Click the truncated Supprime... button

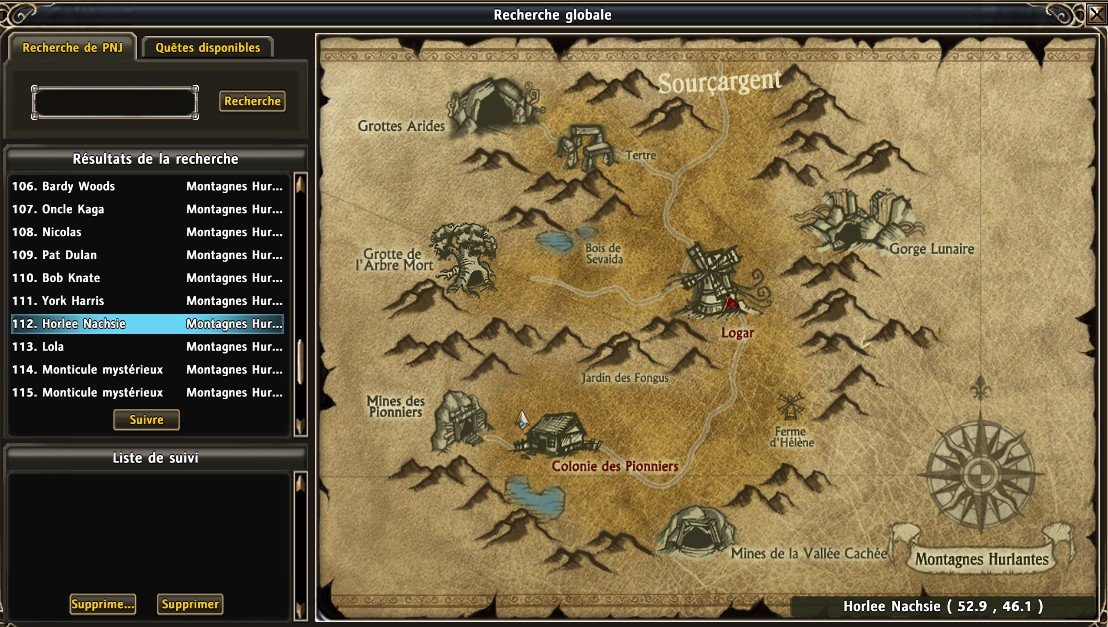[102, 604]
